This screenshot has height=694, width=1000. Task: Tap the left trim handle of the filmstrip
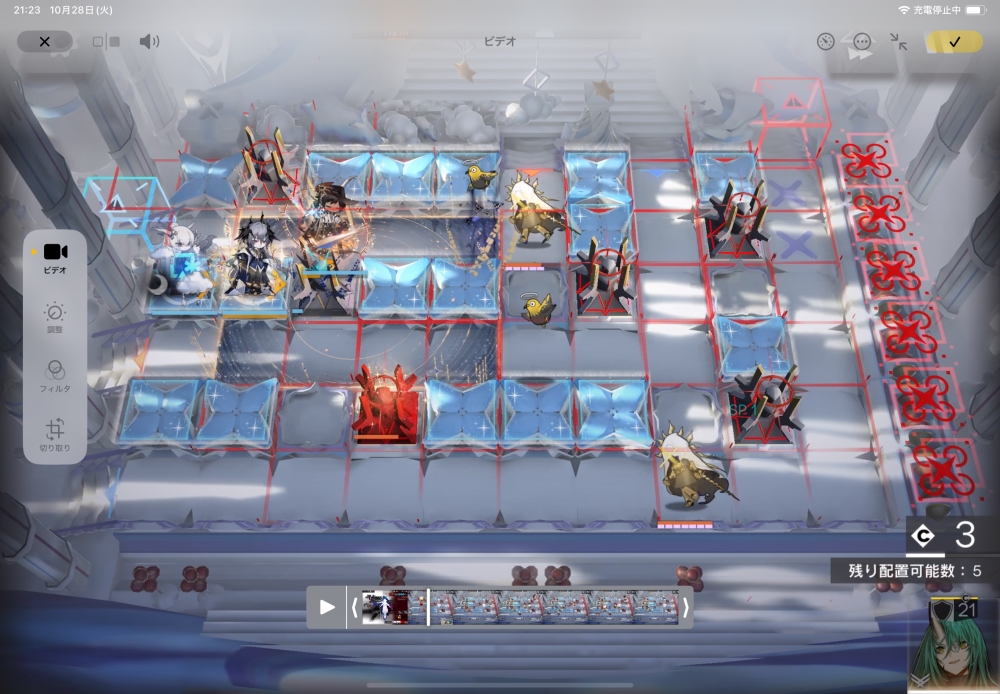pos(354,607)
